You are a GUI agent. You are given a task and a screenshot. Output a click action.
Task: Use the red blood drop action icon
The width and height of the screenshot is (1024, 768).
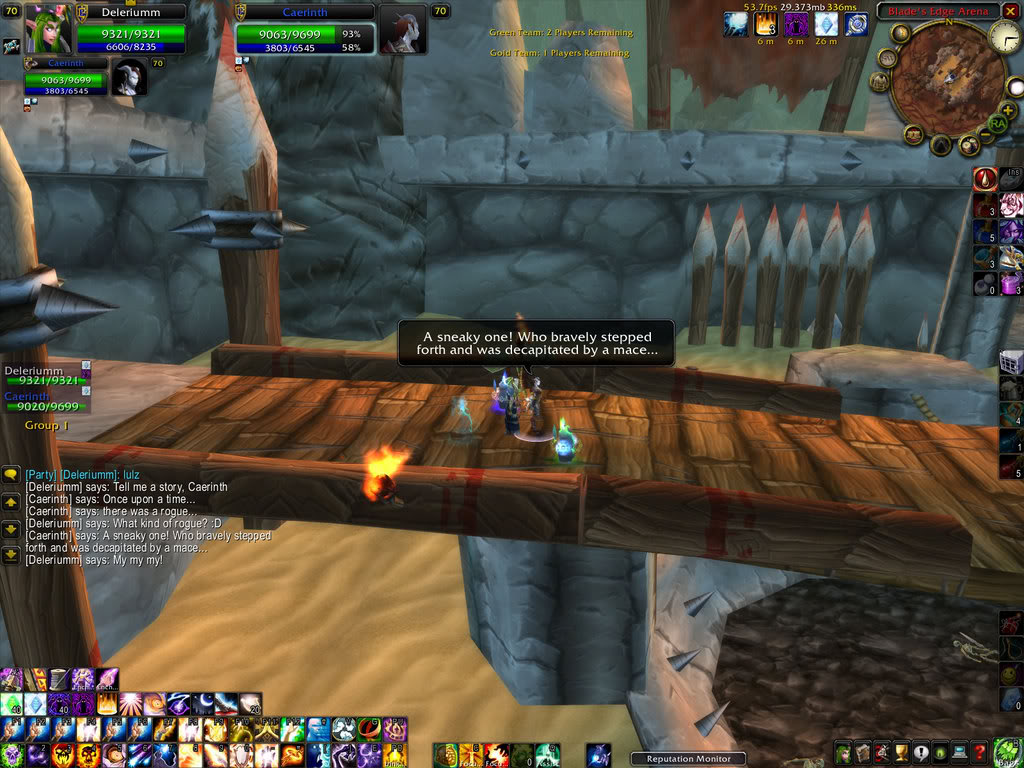coord(985,179)
